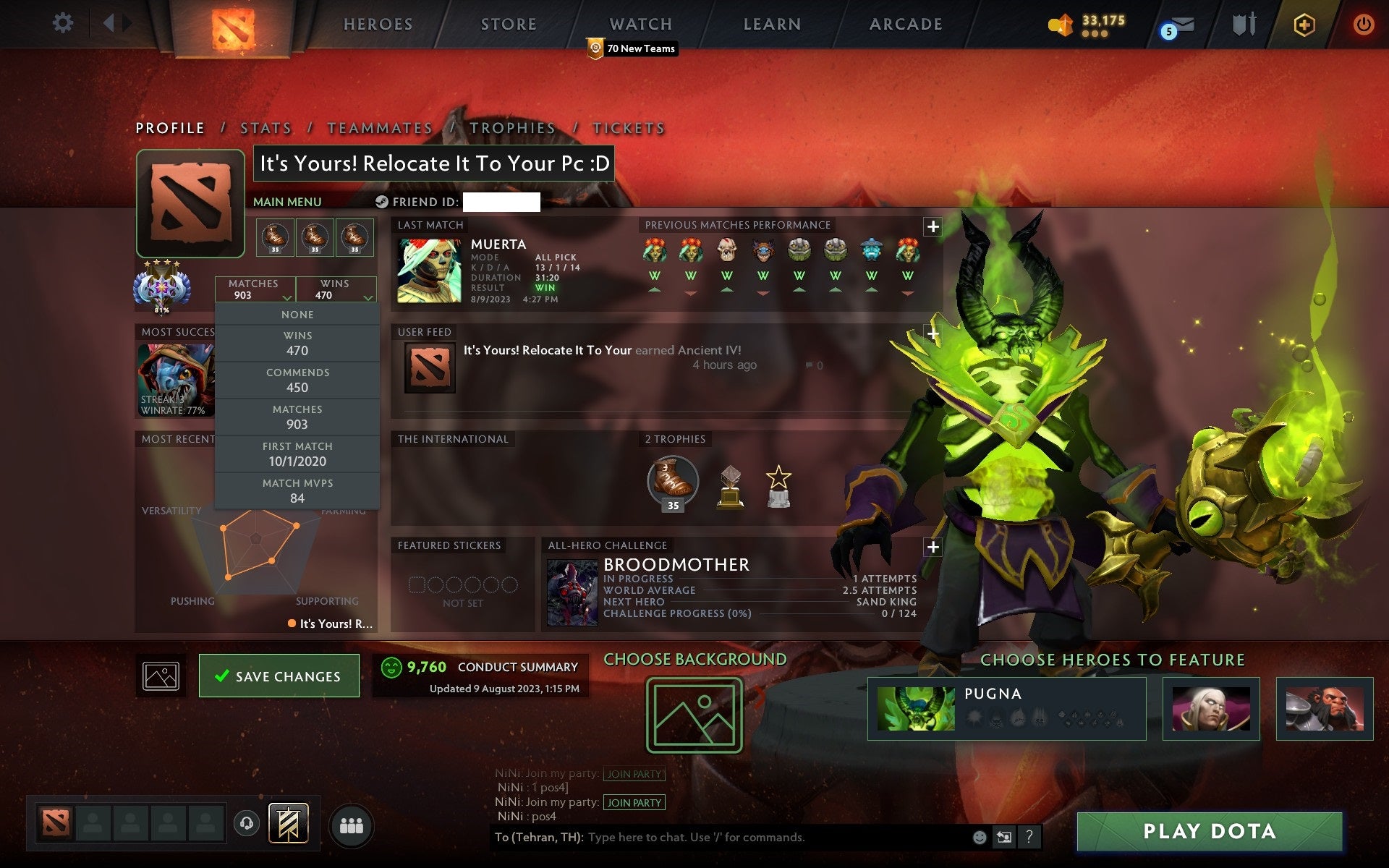Choose NONE for the stat display
The image size is (1389, 868).
[x=297, y=314]
